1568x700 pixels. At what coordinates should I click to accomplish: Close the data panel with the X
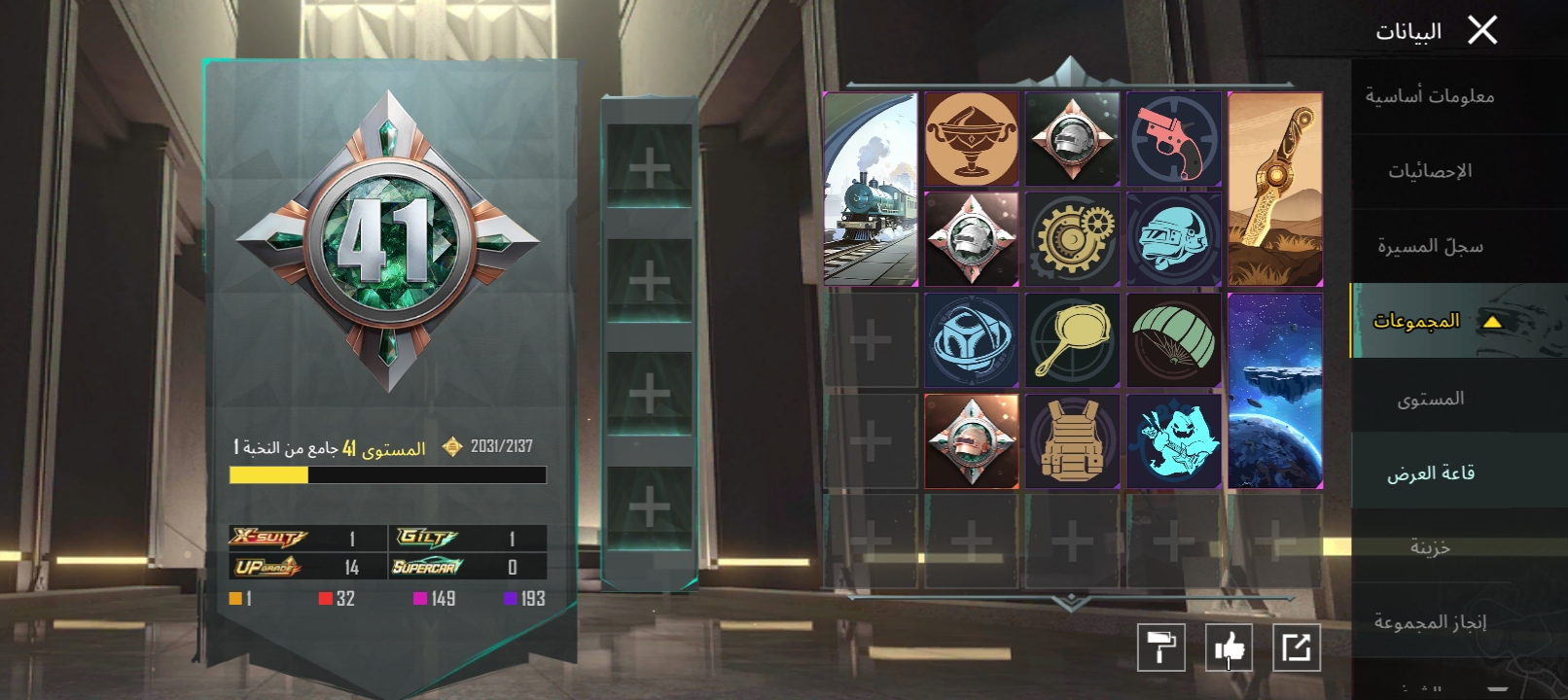coord(1482,31)
